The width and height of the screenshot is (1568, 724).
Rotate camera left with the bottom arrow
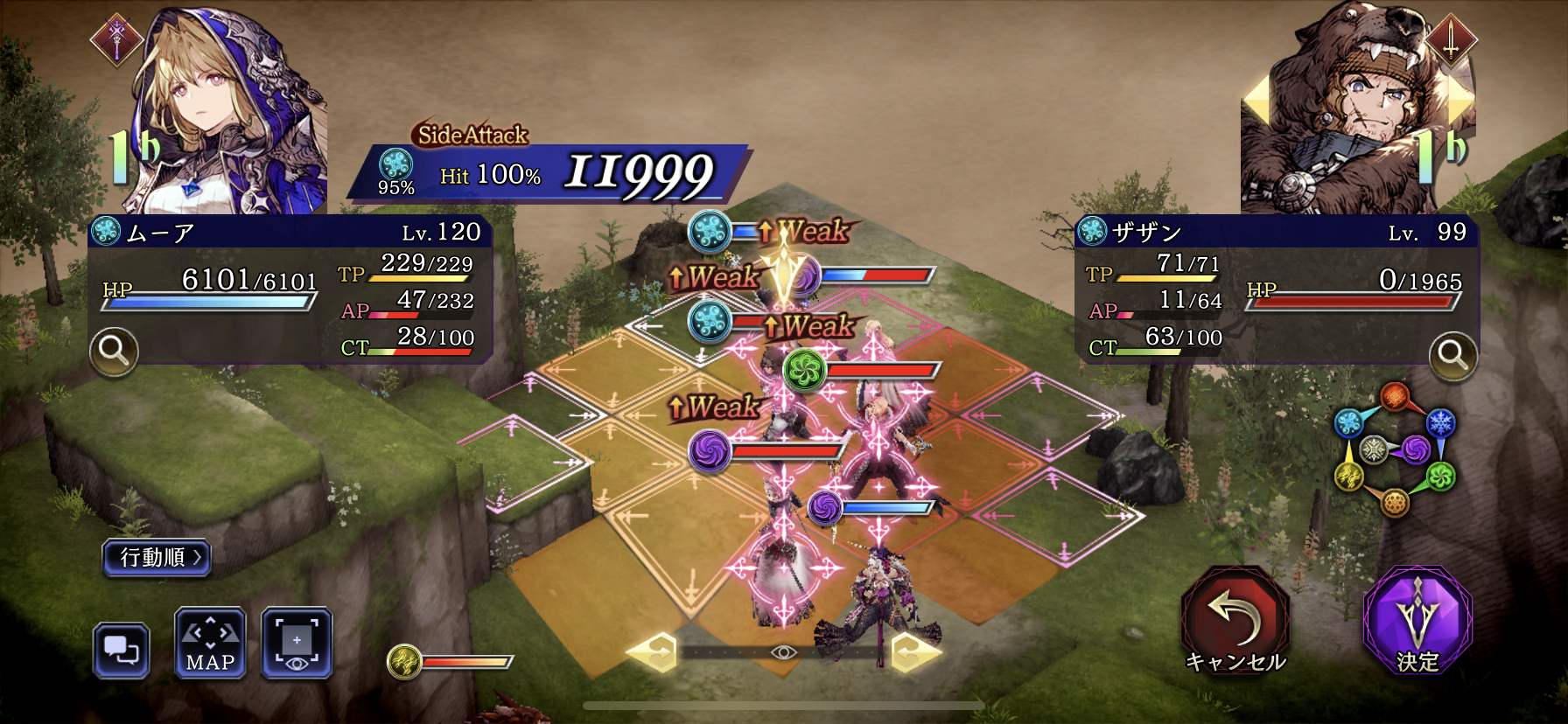point(653,652)
